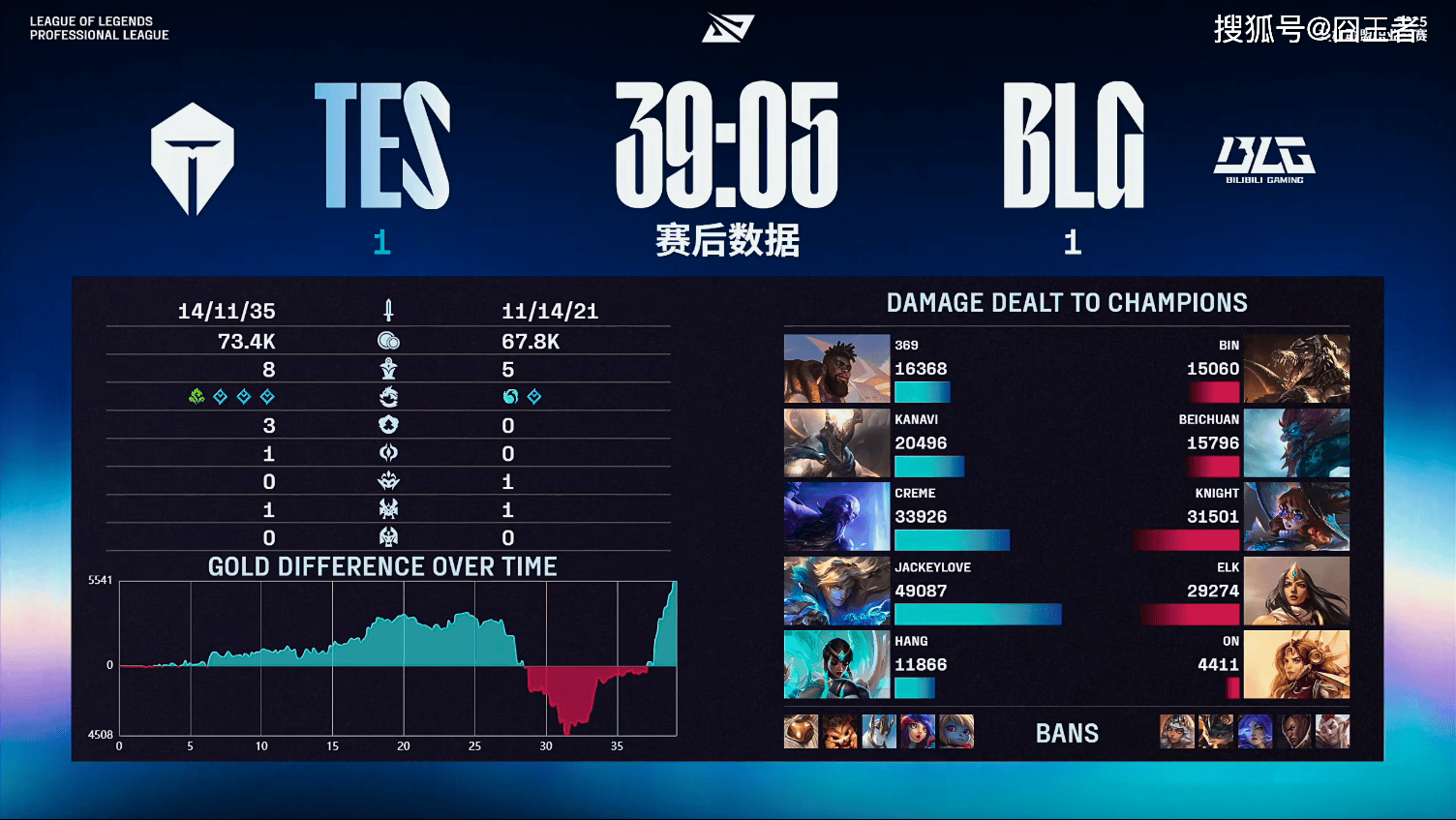Choose Creme's champion portrait

(836, 517)
